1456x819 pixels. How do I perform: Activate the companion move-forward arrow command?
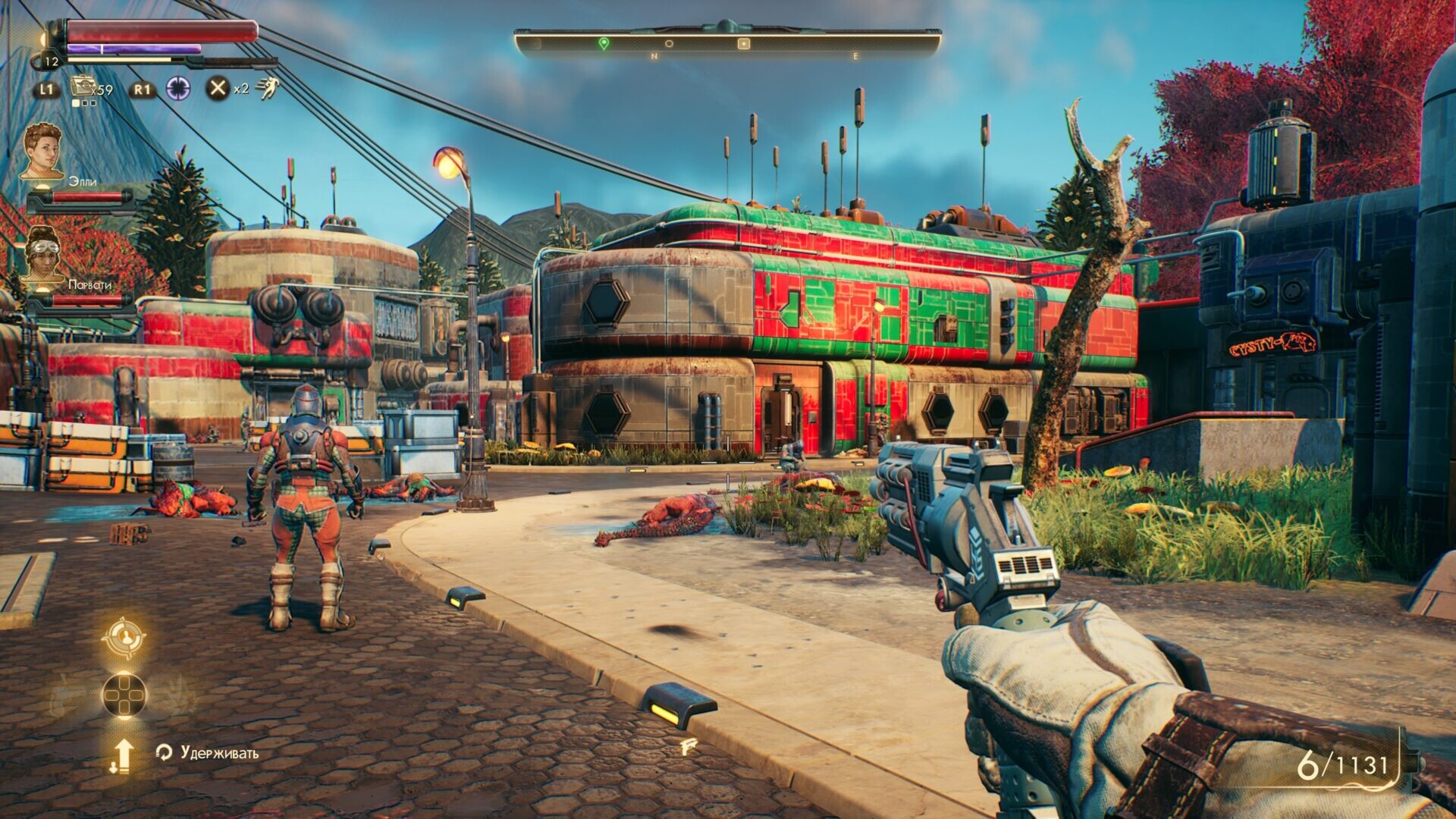(x=123, y=755)
